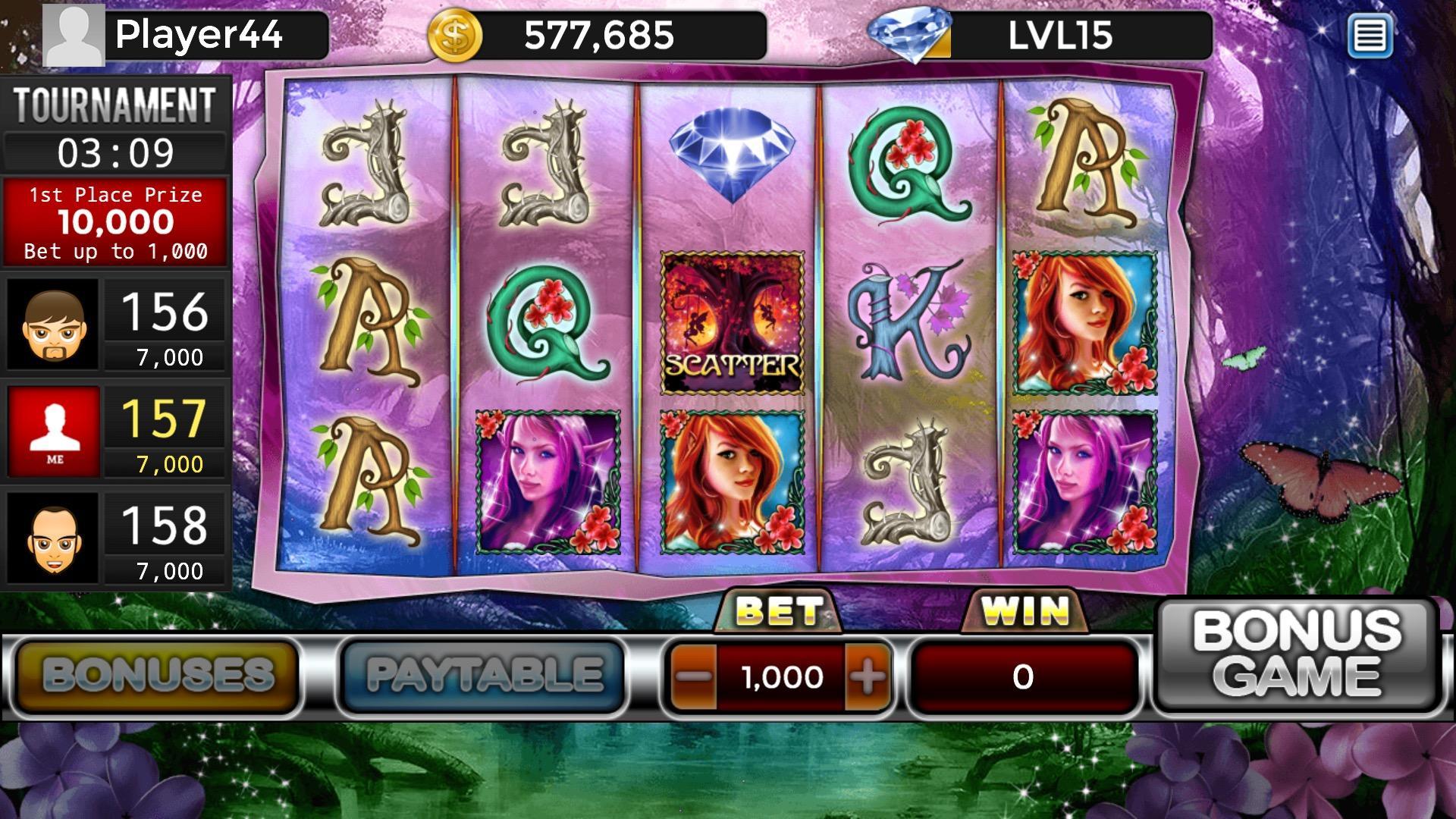This screenshot has height=819, width=1456.
Task: Click the red-labeled ME player icon in leaderboard
Action: coord(52,431)
